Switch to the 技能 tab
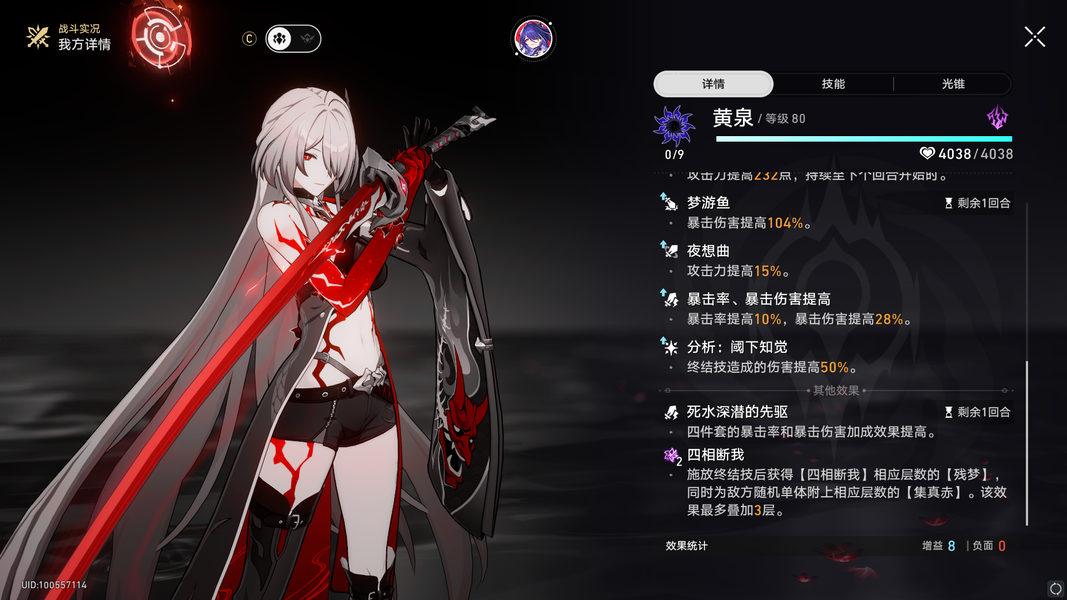The width and height of the screenshot is (1067, 600). (x=833, y=84)
